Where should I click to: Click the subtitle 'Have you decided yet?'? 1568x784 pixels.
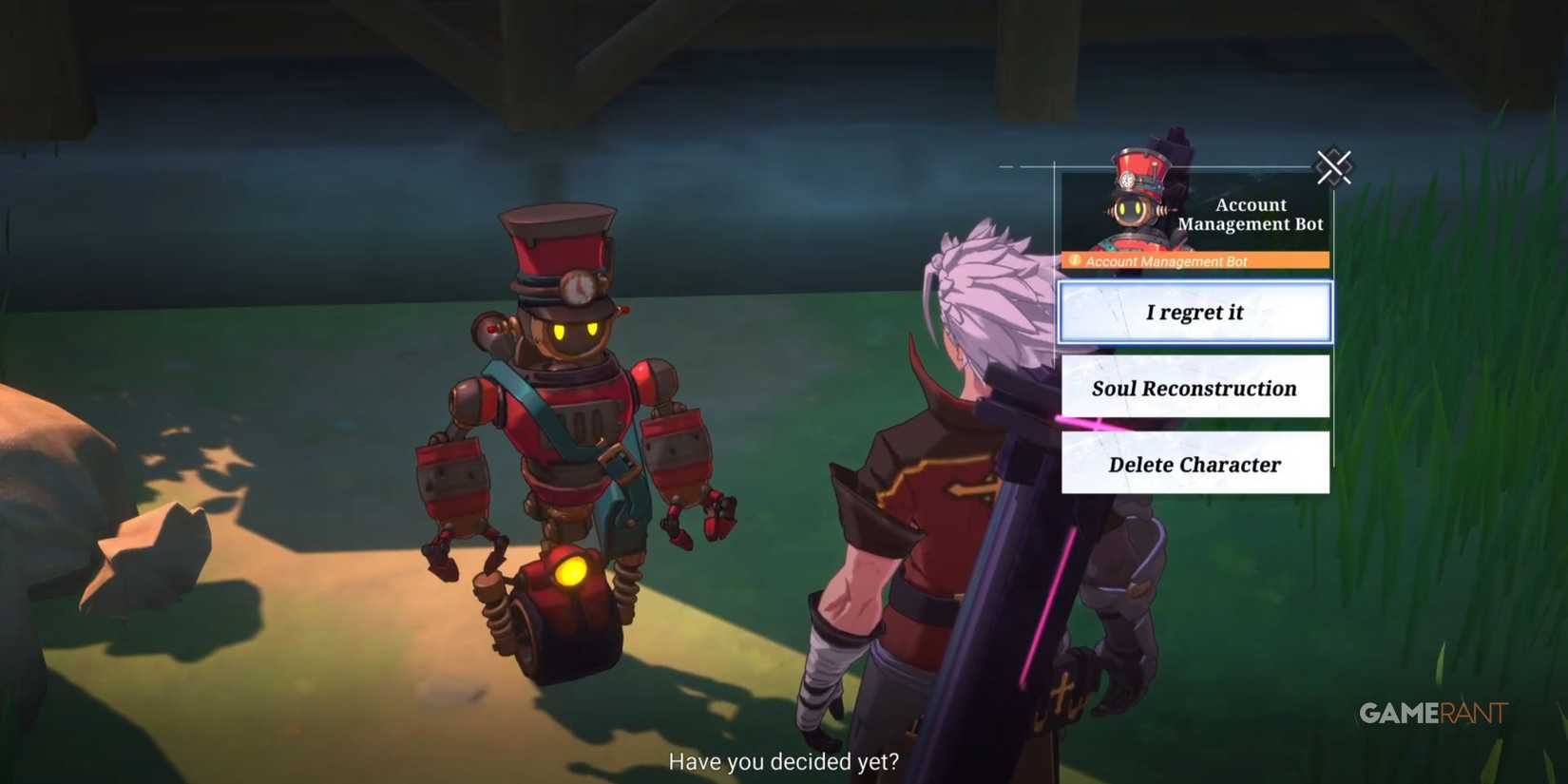pyautogui.click(x=783, y=761)
